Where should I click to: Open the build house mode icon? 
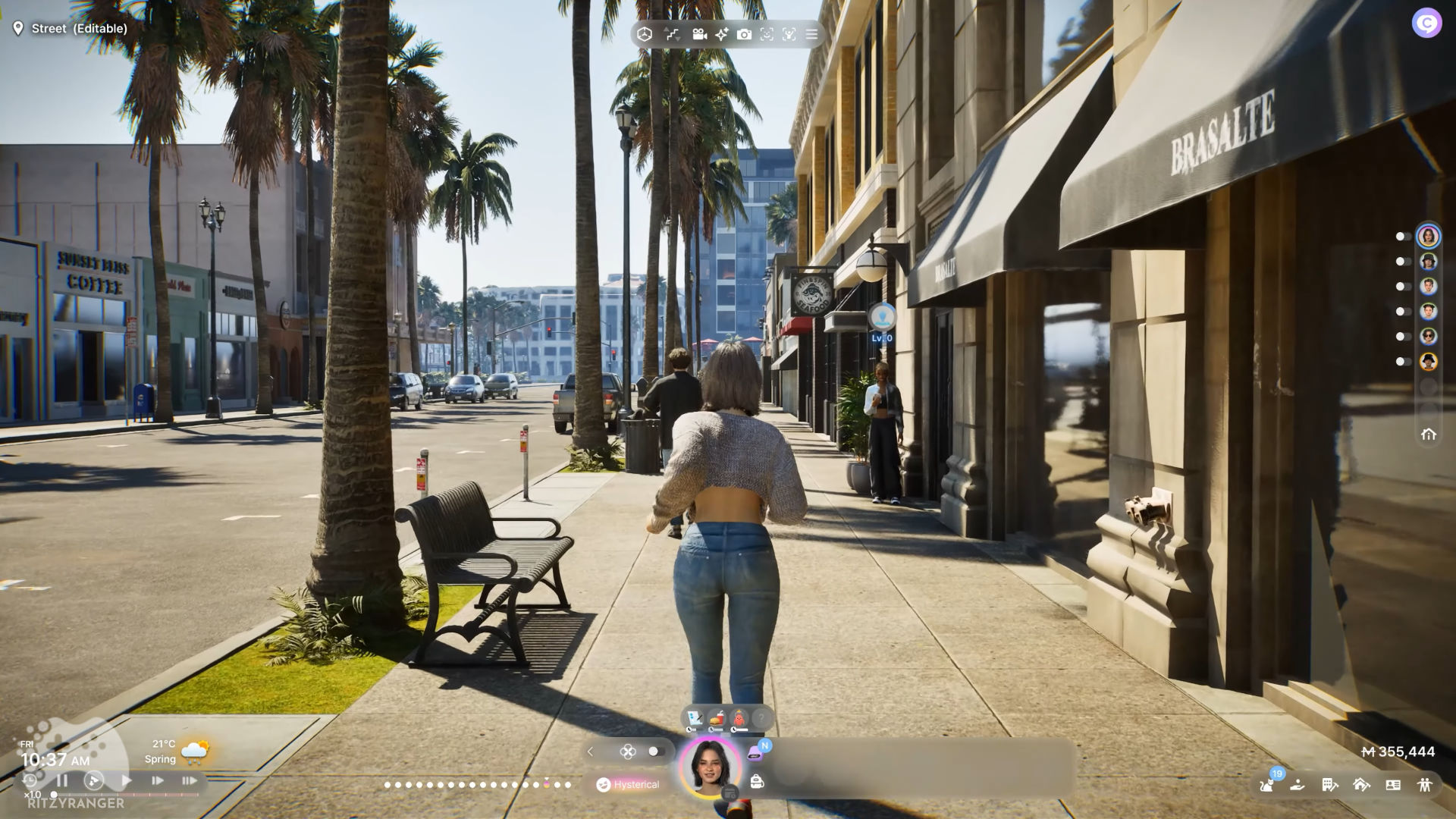(x=1361, y=785)
